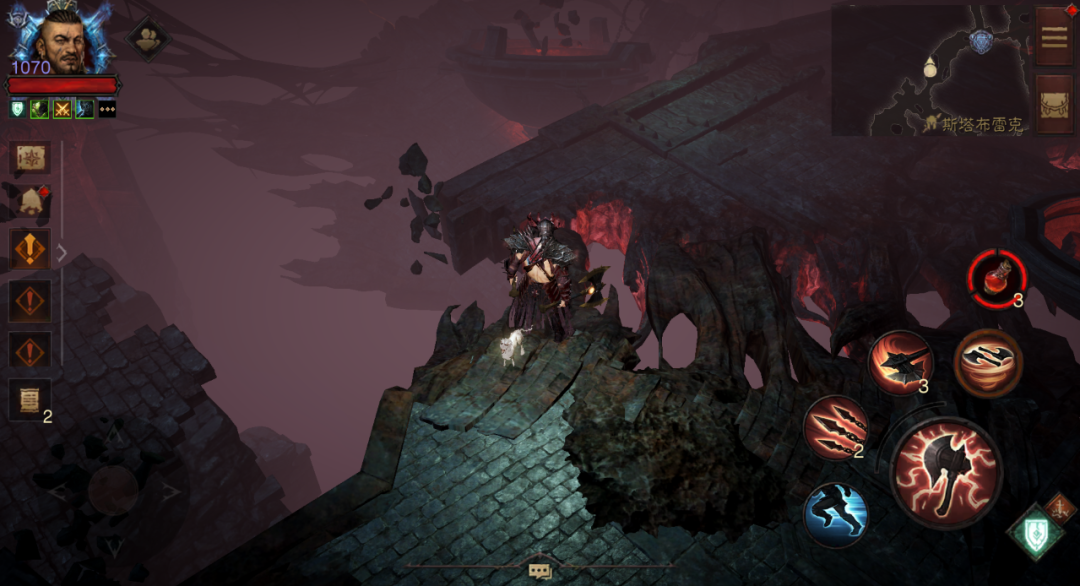Open the chat bubble panel

540,571
